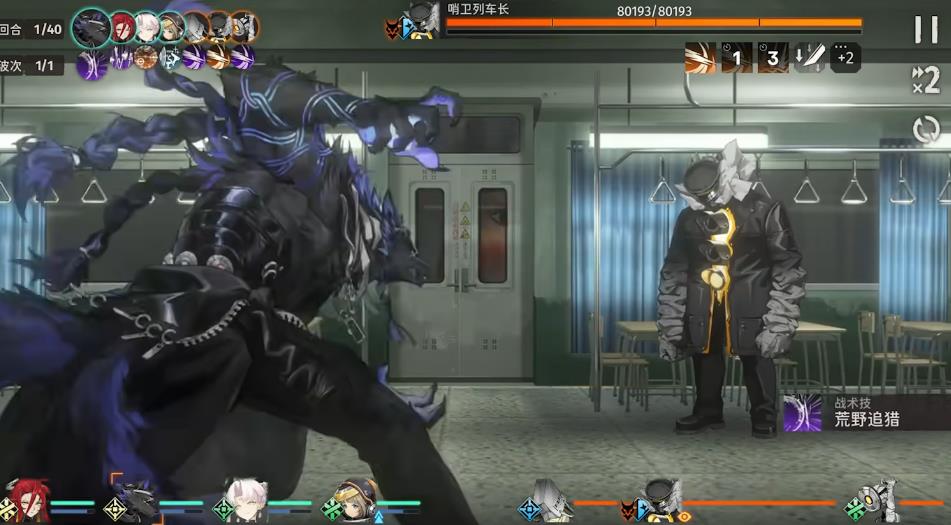Inspect the boss's attack-down blade debuff icon

(809, 57)
